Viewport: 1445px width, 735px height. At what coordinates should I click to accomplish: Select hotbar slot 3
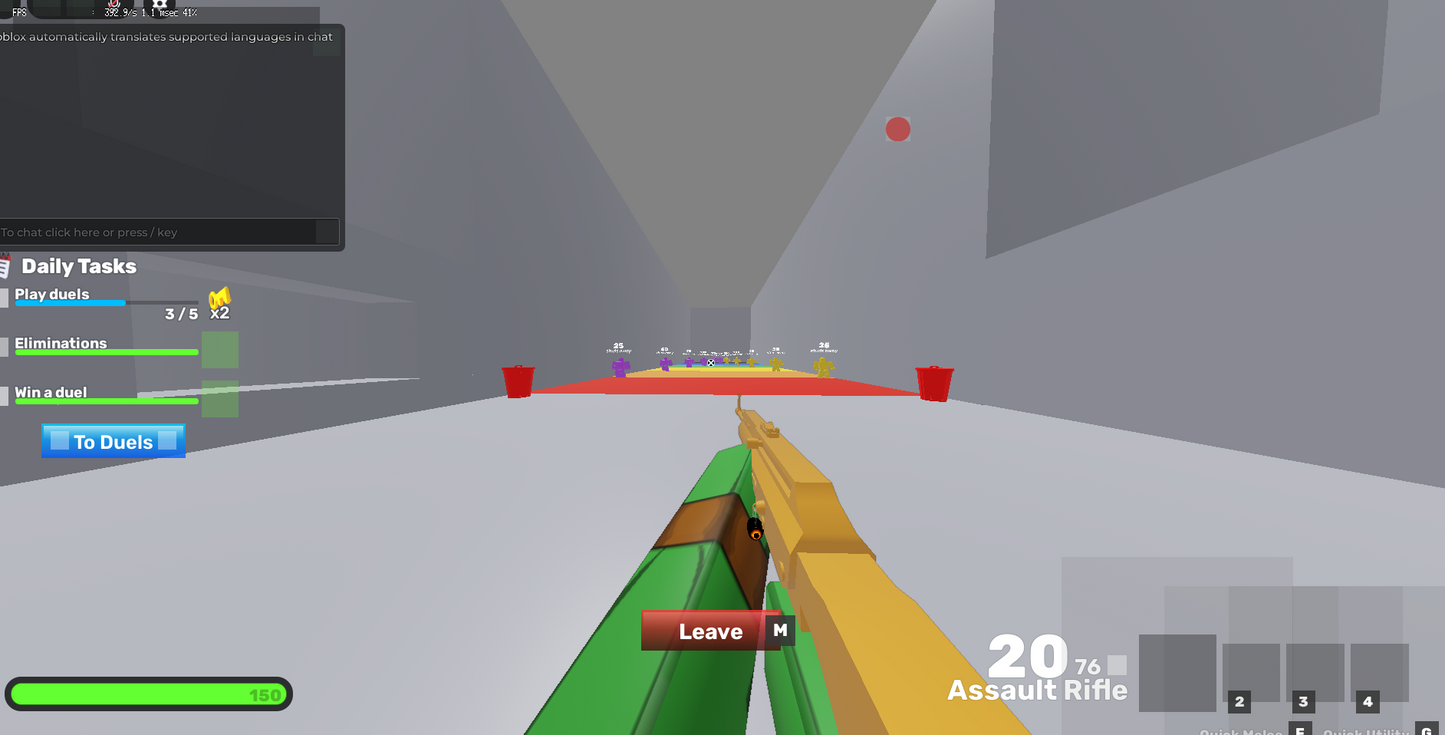coord(1315,672)
